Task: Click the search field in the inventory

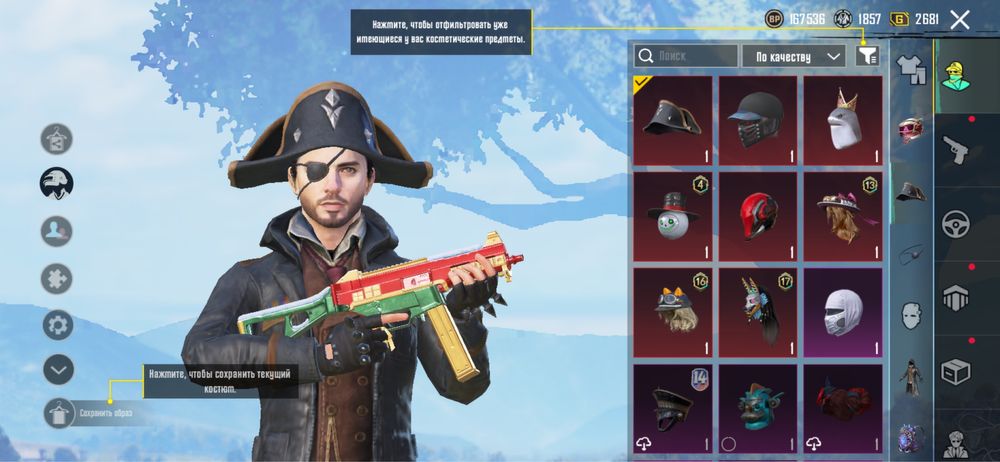Action: (x=687, y=56)
